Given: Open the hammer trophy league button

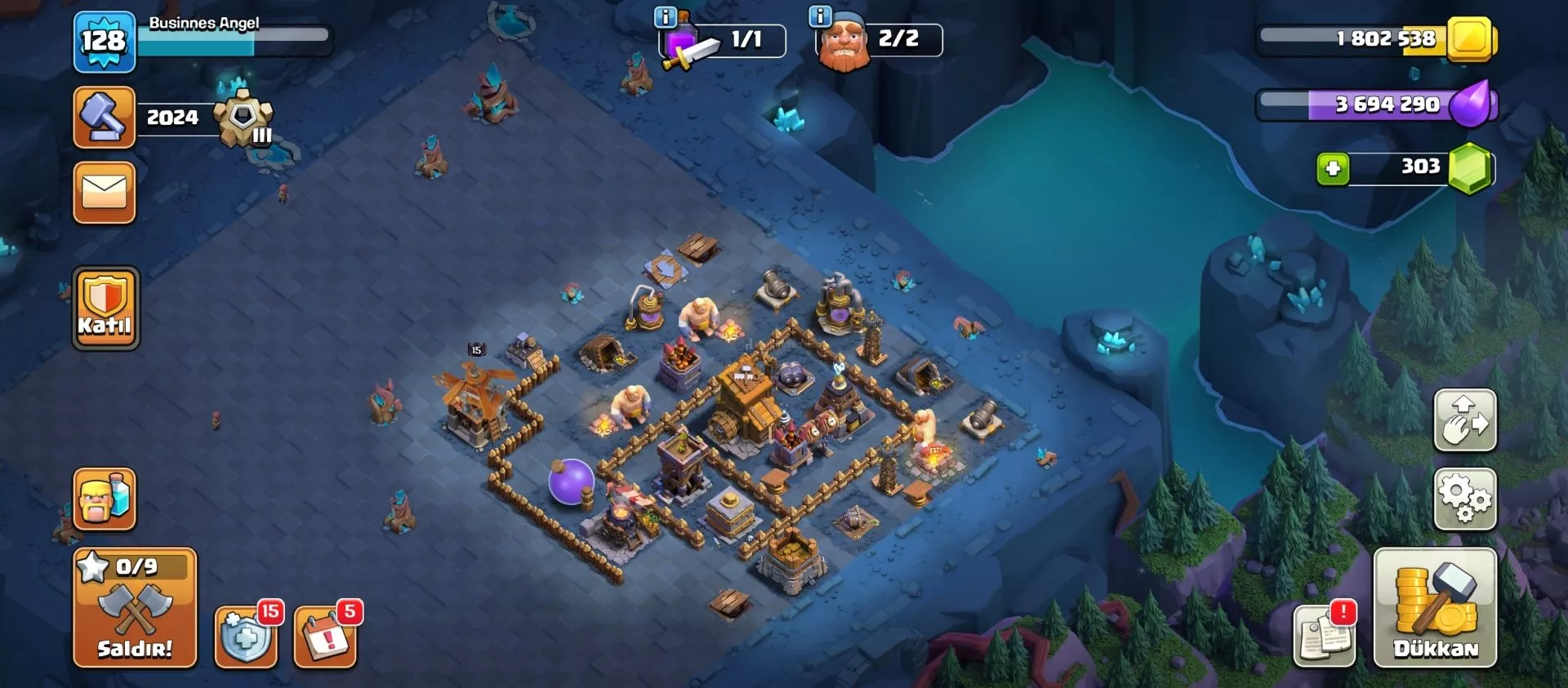Looking at the screenshot, I should coord(105,118).
